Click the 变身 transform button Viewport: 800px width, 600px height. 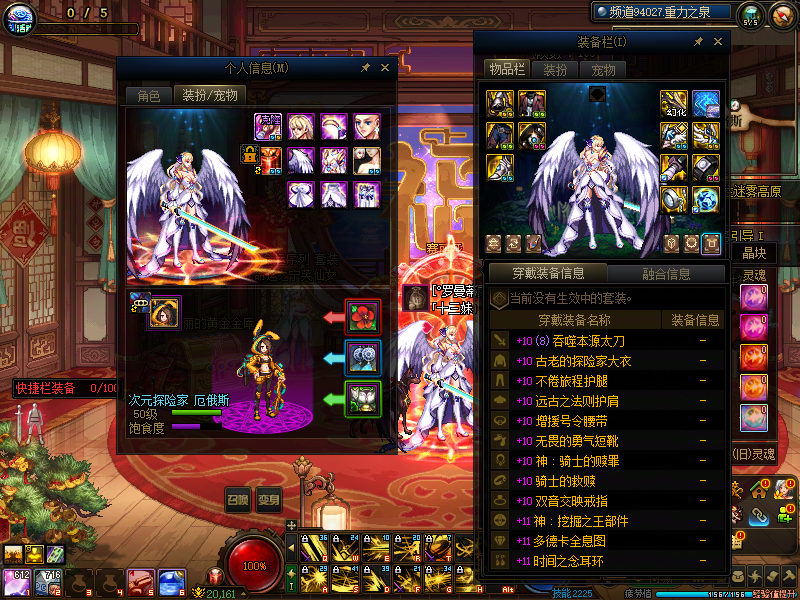270,500
